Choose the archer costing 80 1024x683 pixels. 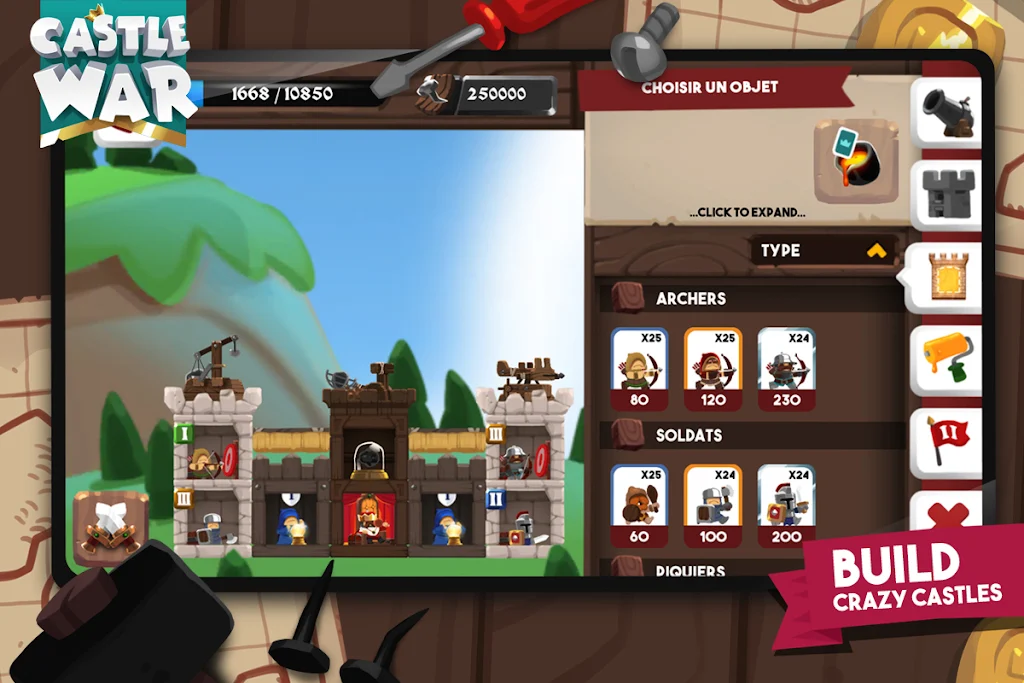pos(640,368)
